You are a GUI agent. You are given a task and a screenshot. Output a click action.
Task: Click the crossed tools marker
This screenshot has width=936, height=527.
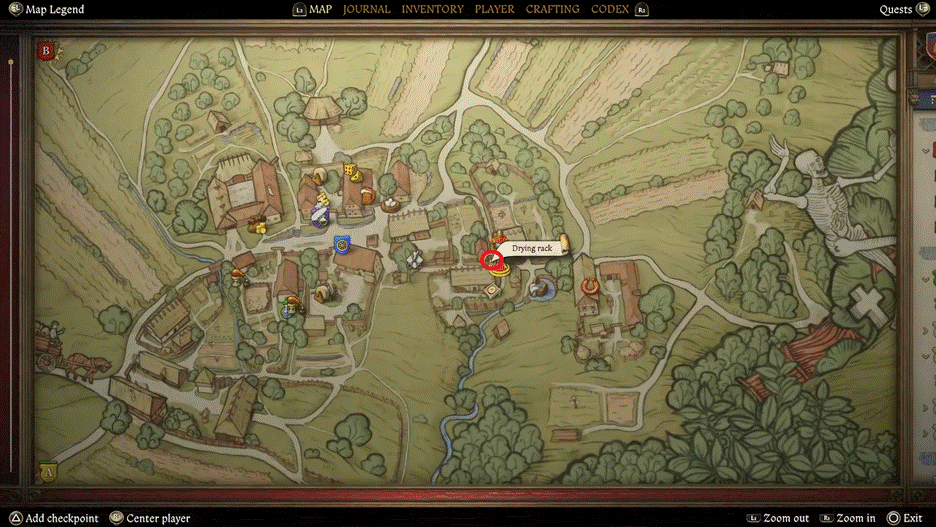click(414, 258)
